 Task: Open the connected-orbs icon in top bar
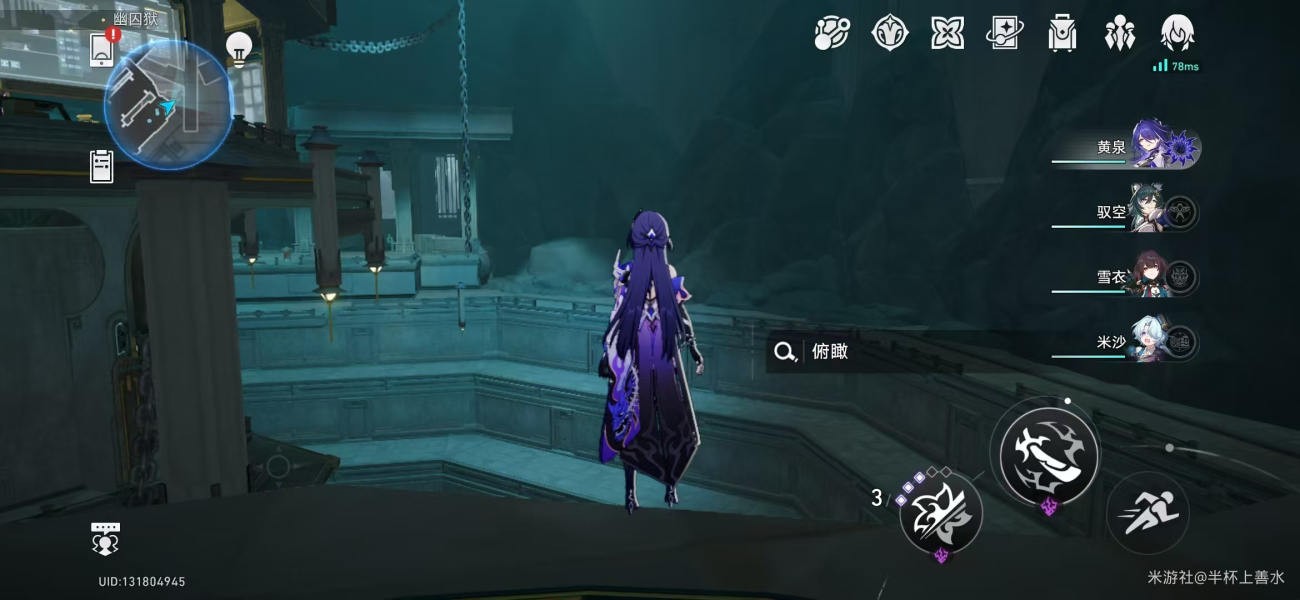[831, 33]
